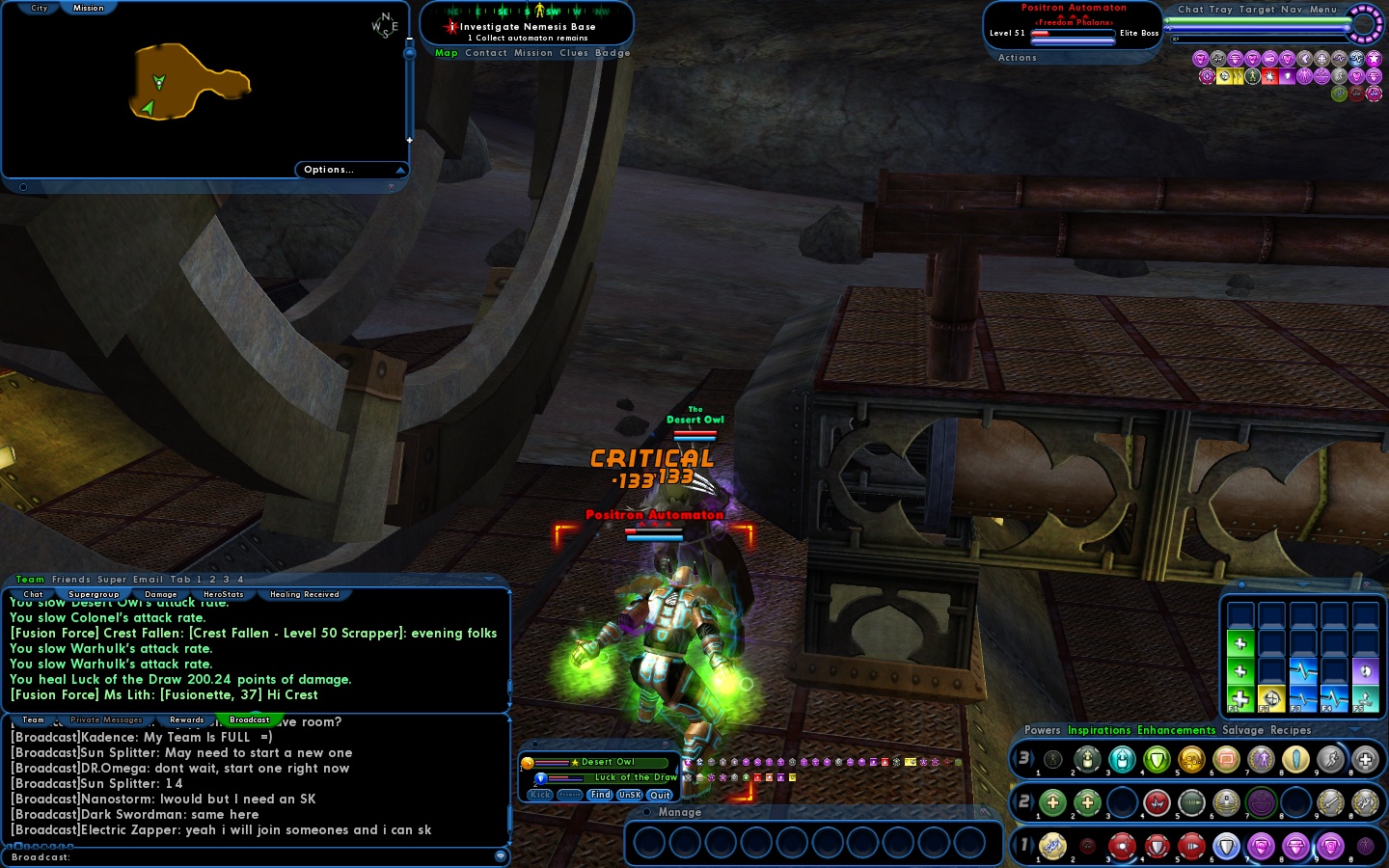The width and height of the screenshot is (1389, 868).
Task: Click the white plus awaken inspiration in tray 3
Action: pos(1367,759)
